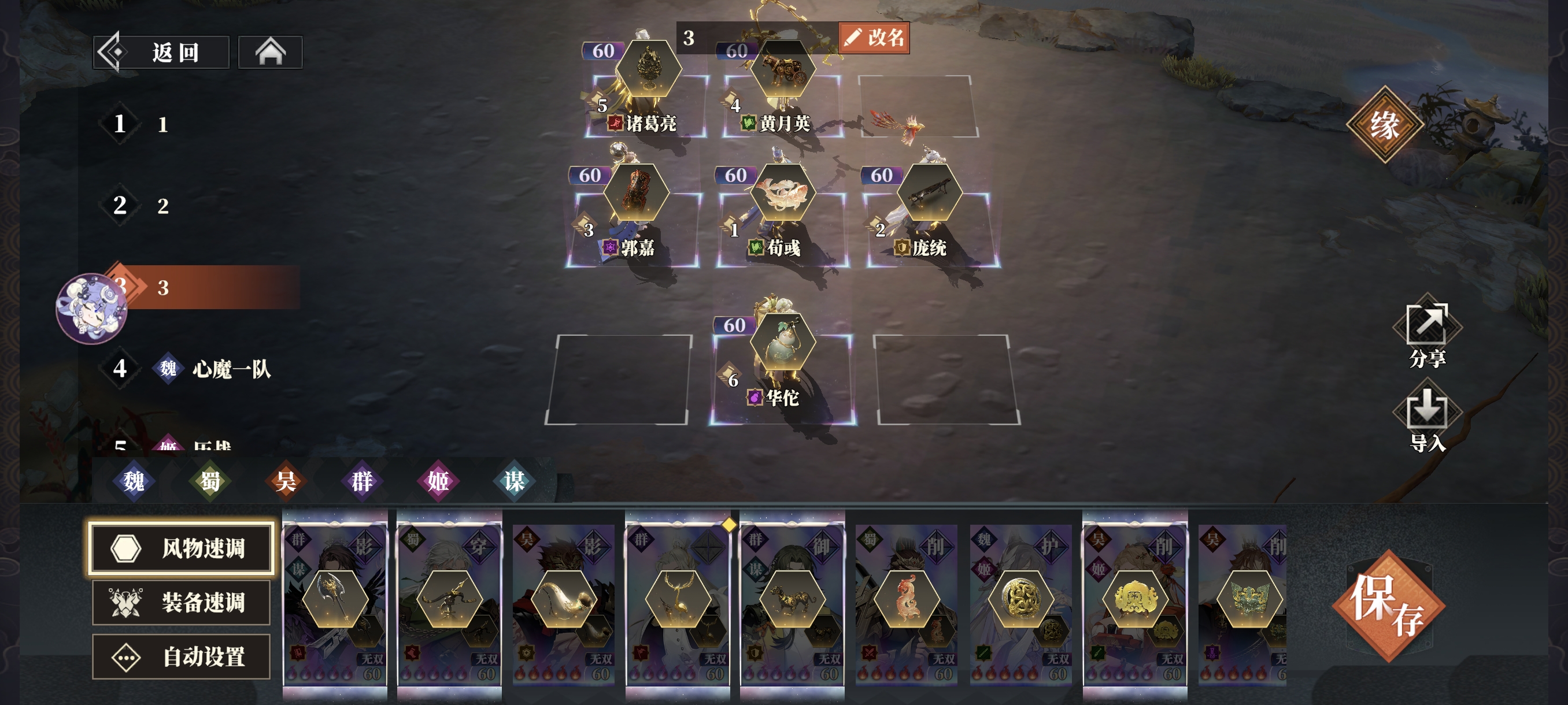
Task: Open the 缘 bonds panel
Action: click(x=1384, y=125)
